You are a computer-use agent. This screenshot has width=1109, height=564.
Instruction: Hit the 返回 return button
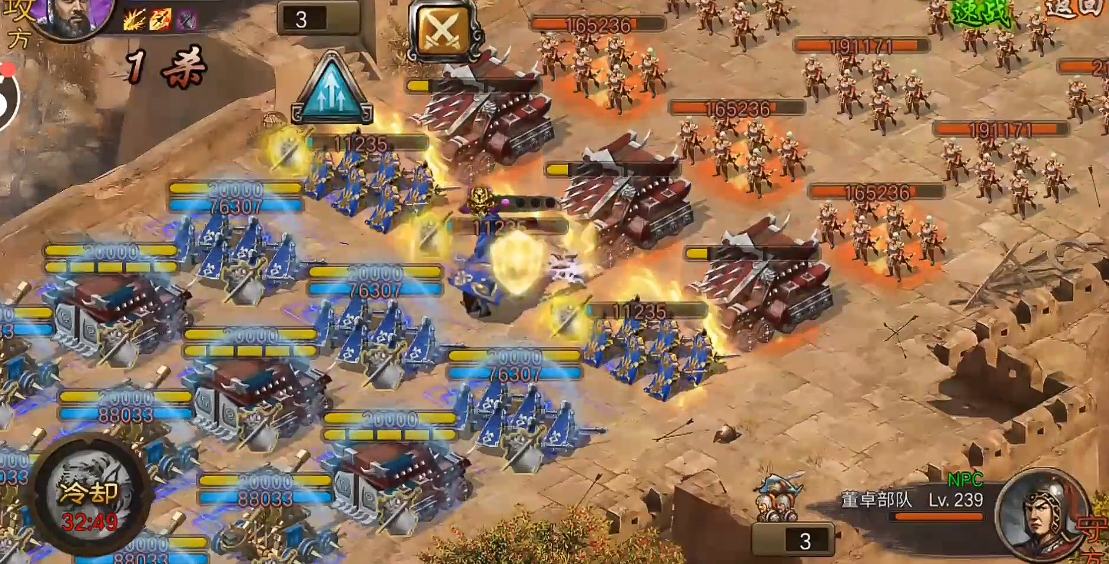coord(1074,8)
